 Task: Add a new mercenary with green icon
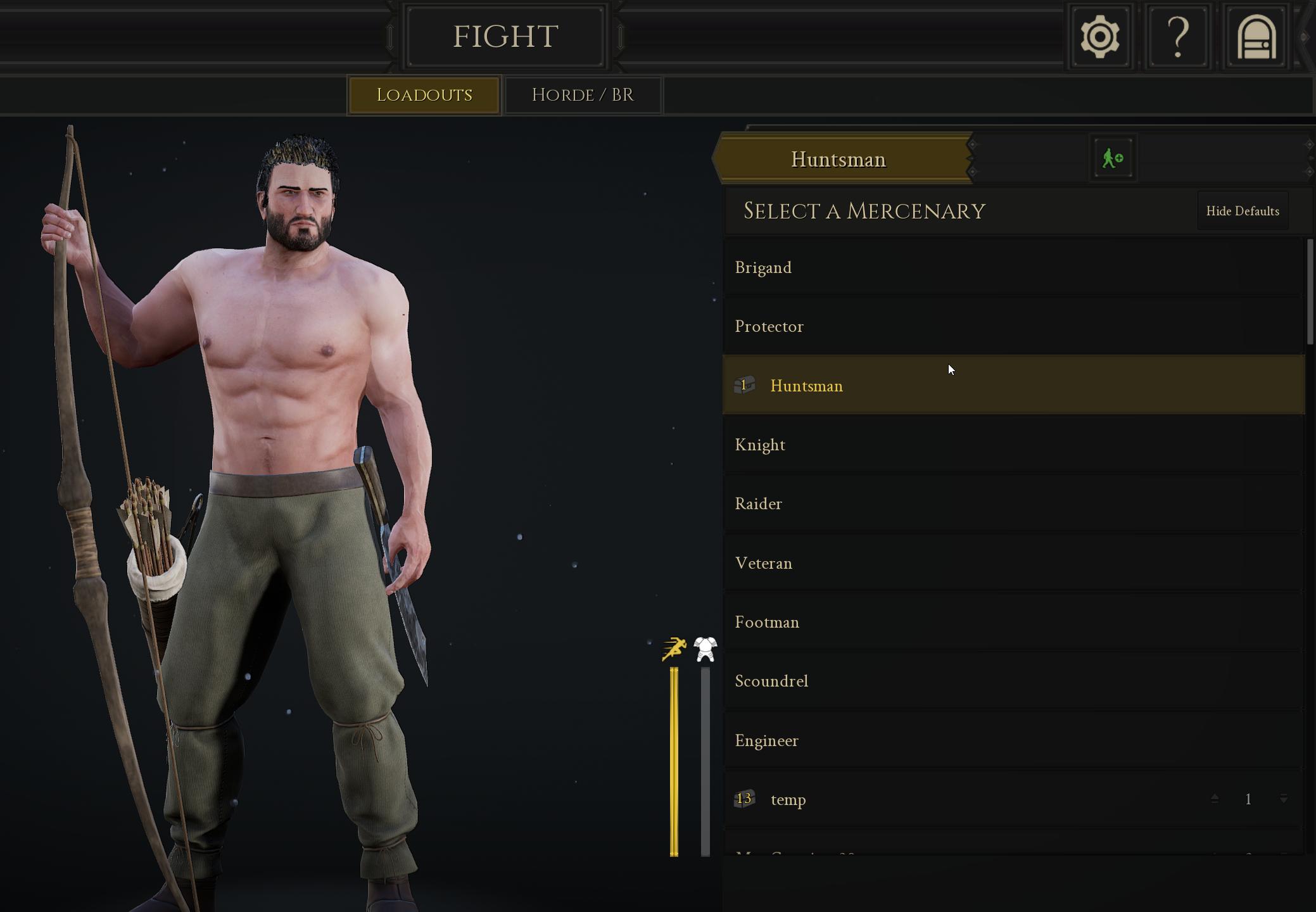tap(1112, 158)
